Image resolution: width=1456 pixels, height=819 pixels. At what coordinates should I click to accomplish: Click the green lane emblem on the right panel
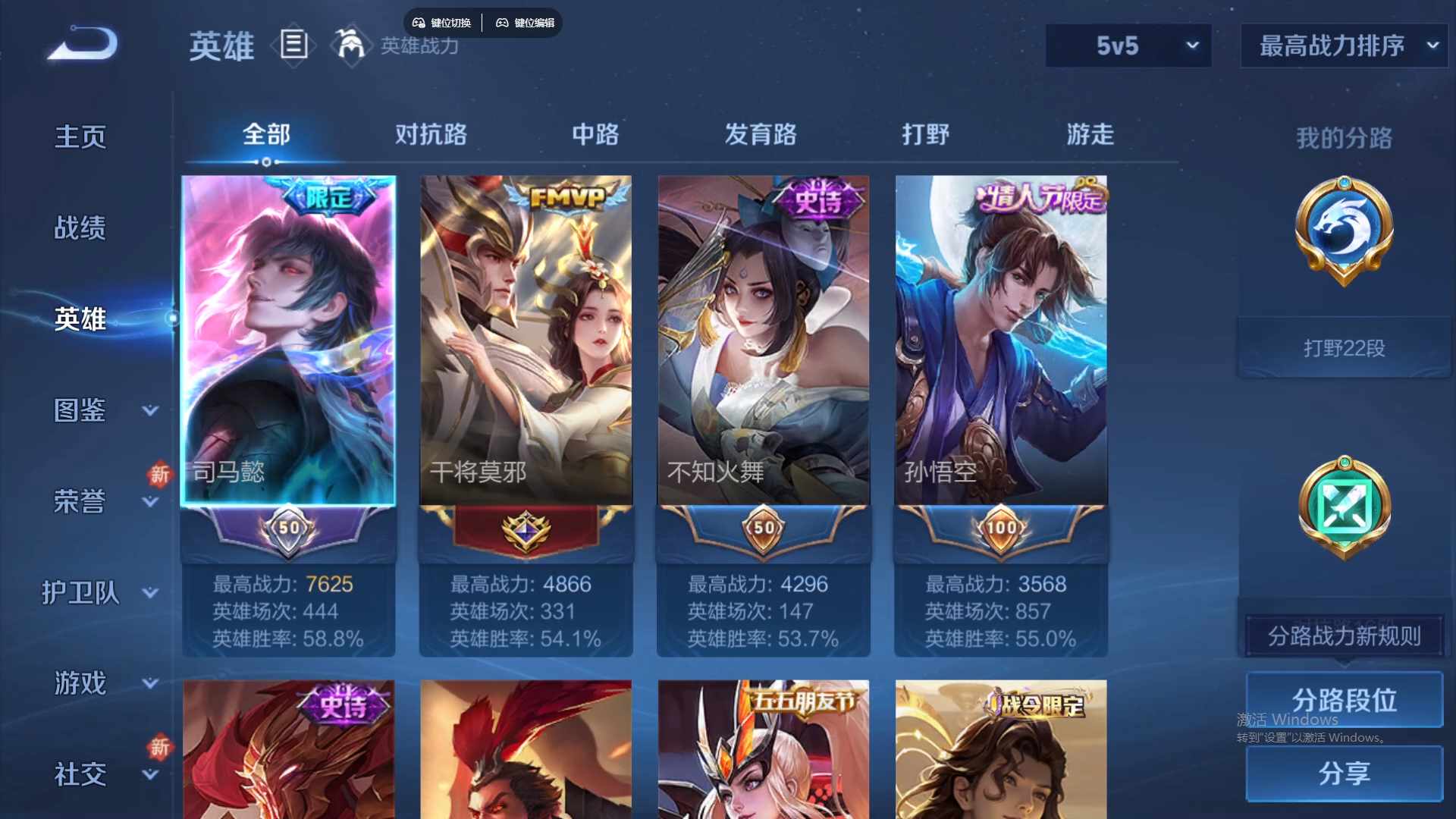click(1343, 508)
